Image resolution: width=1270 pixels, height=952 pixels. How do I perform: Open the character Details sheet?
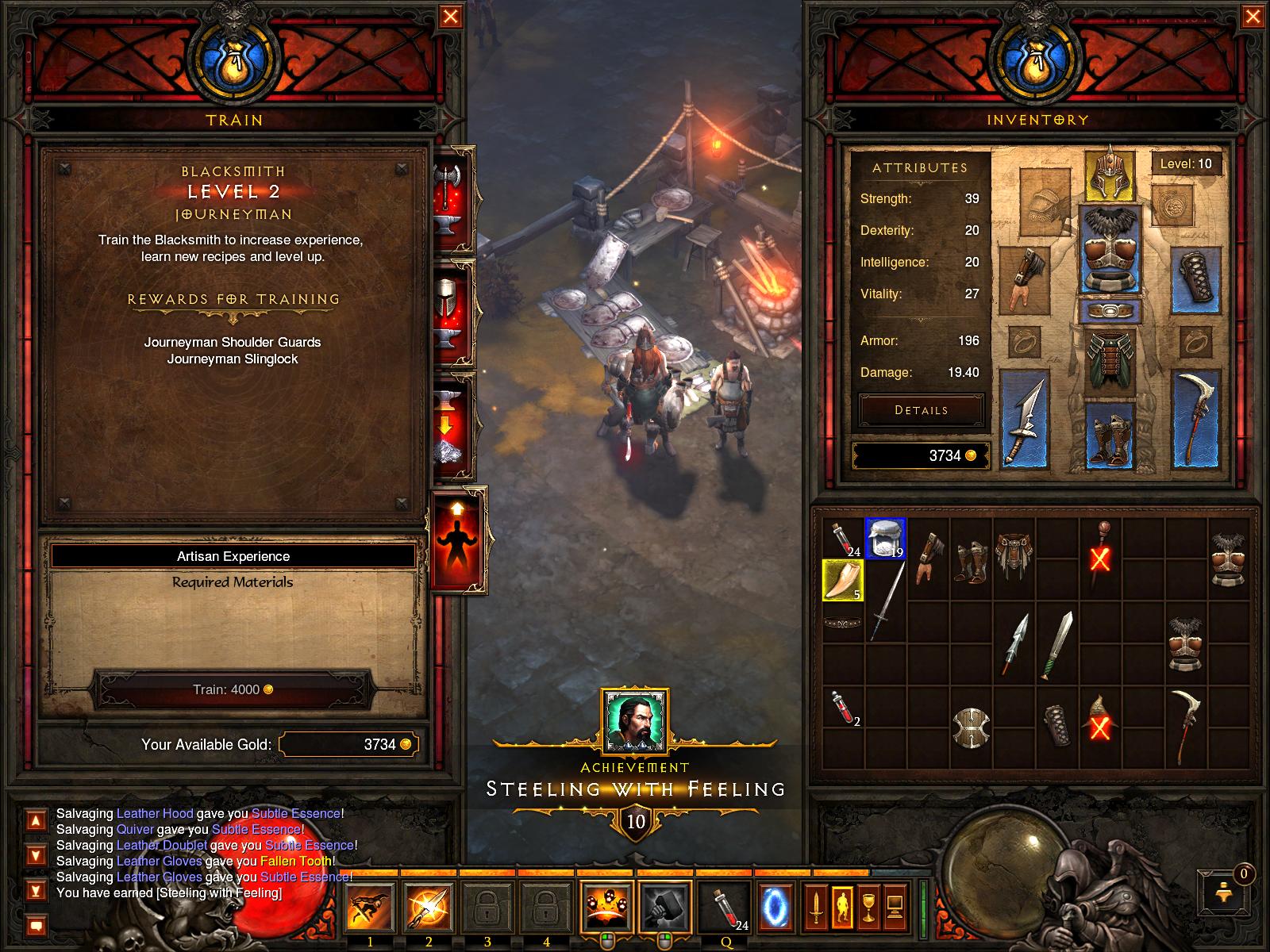[921, 410]
